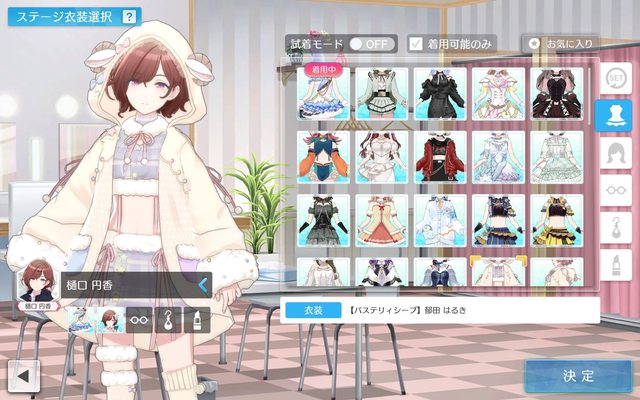Select the equipped earring slot under character name

pyautogui.click(x=168, y=320)
